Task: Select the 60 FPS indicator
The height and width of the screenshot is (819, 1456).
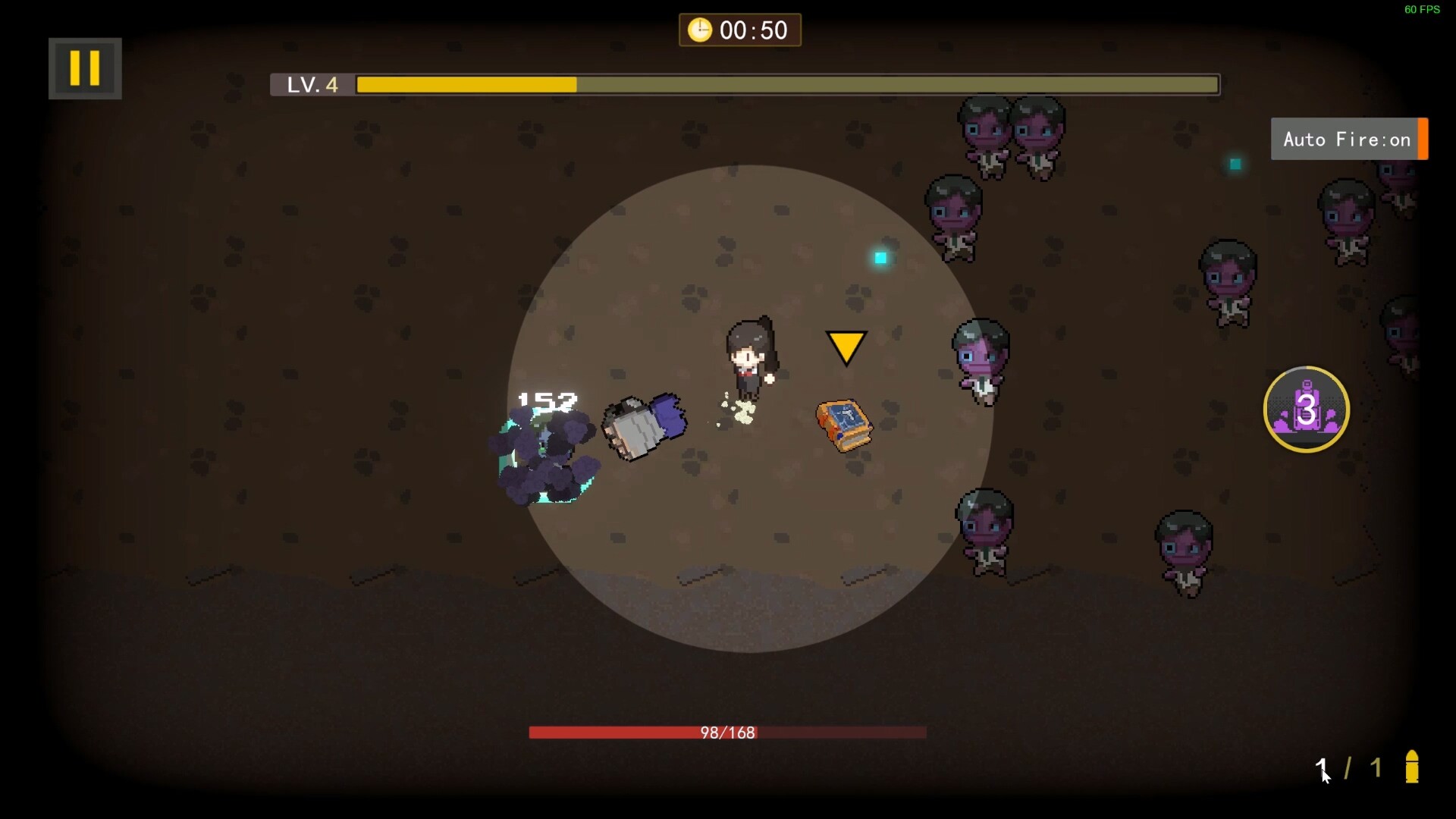Action: tap(1421, 10)
